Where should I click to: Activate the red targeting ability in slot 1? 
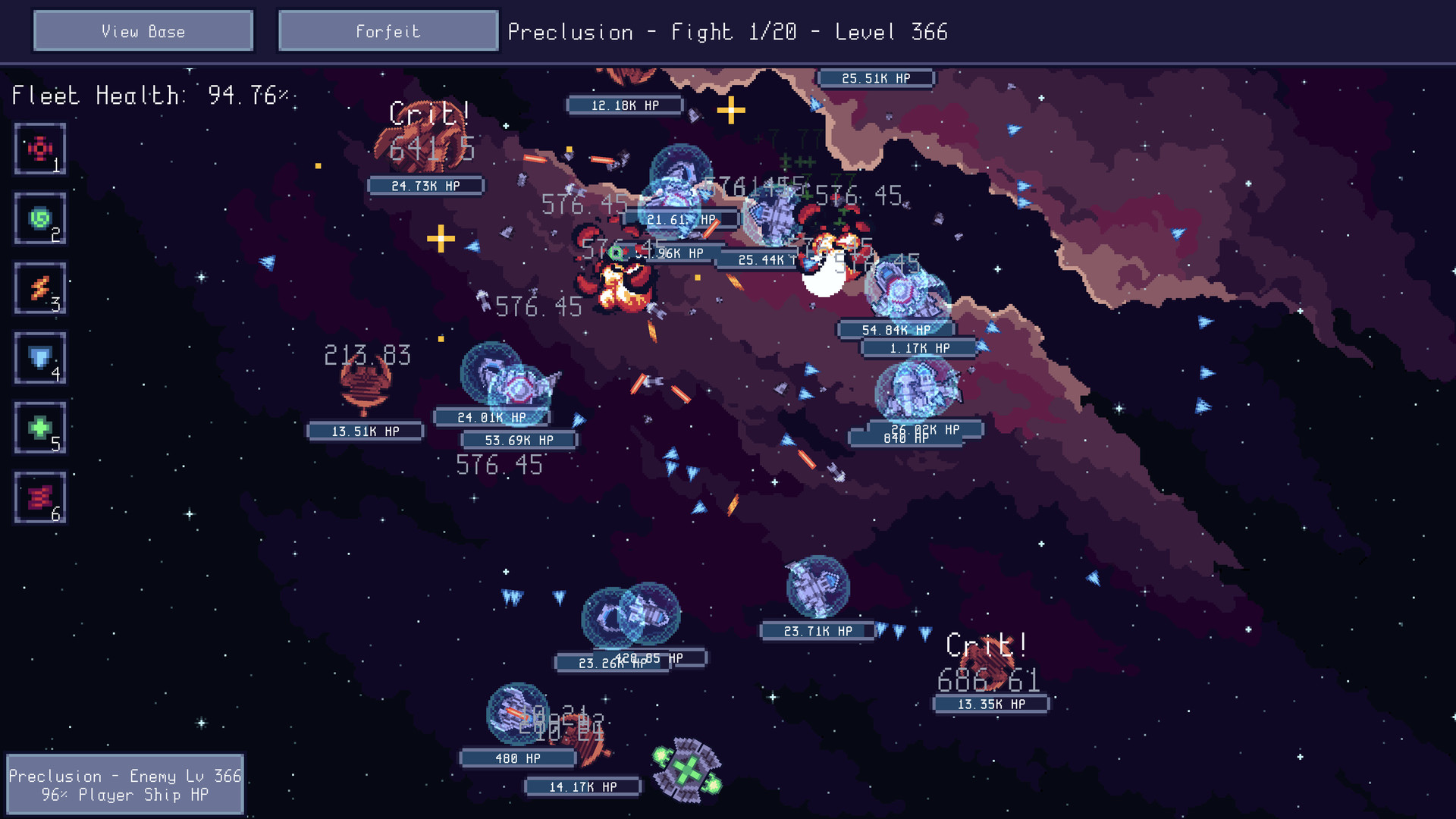[x=39, y=149]
